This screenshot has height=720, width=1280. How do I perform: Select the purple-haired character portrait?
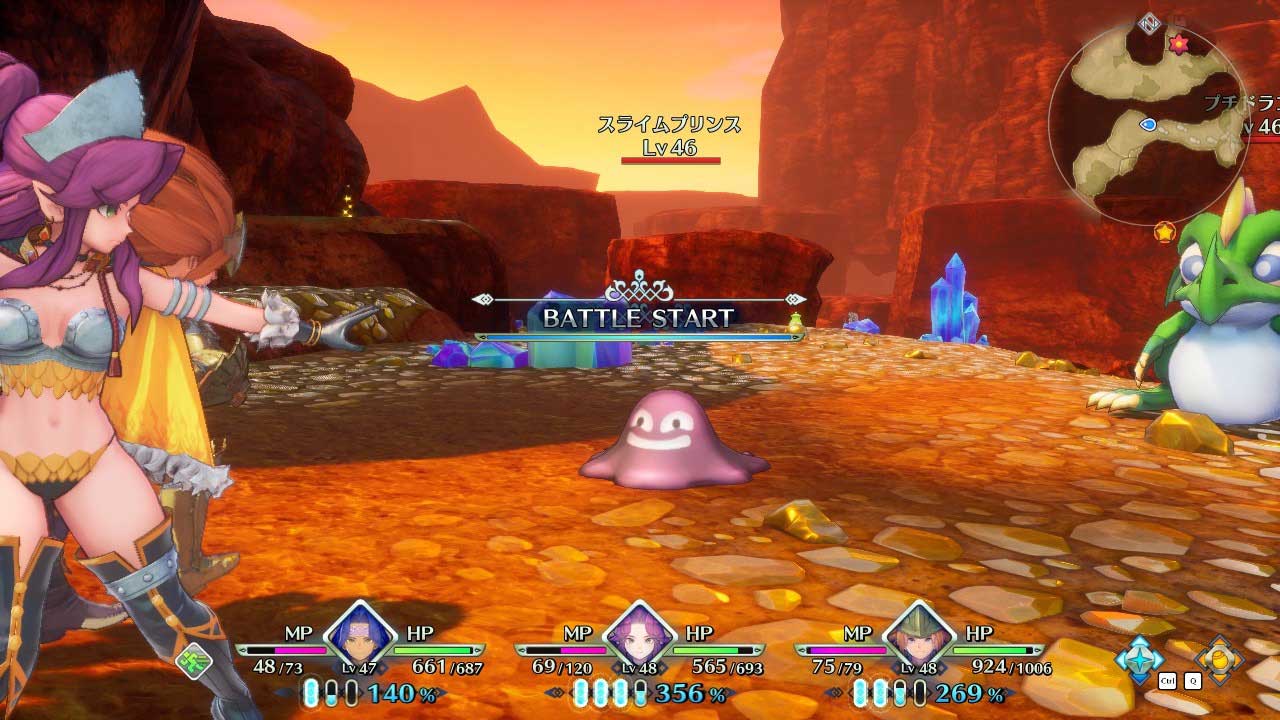coord(638,638)
